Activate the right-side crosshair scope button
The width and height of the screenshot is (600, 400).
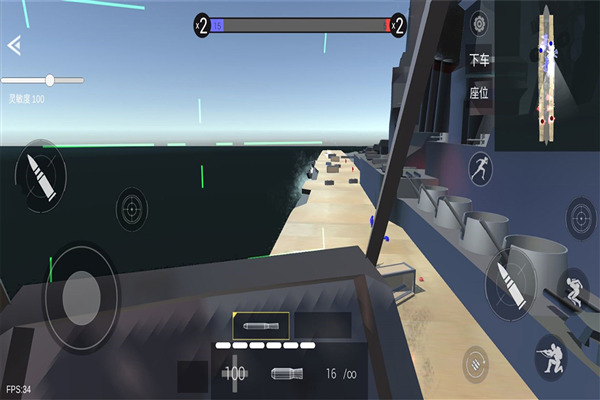point(580,215)
